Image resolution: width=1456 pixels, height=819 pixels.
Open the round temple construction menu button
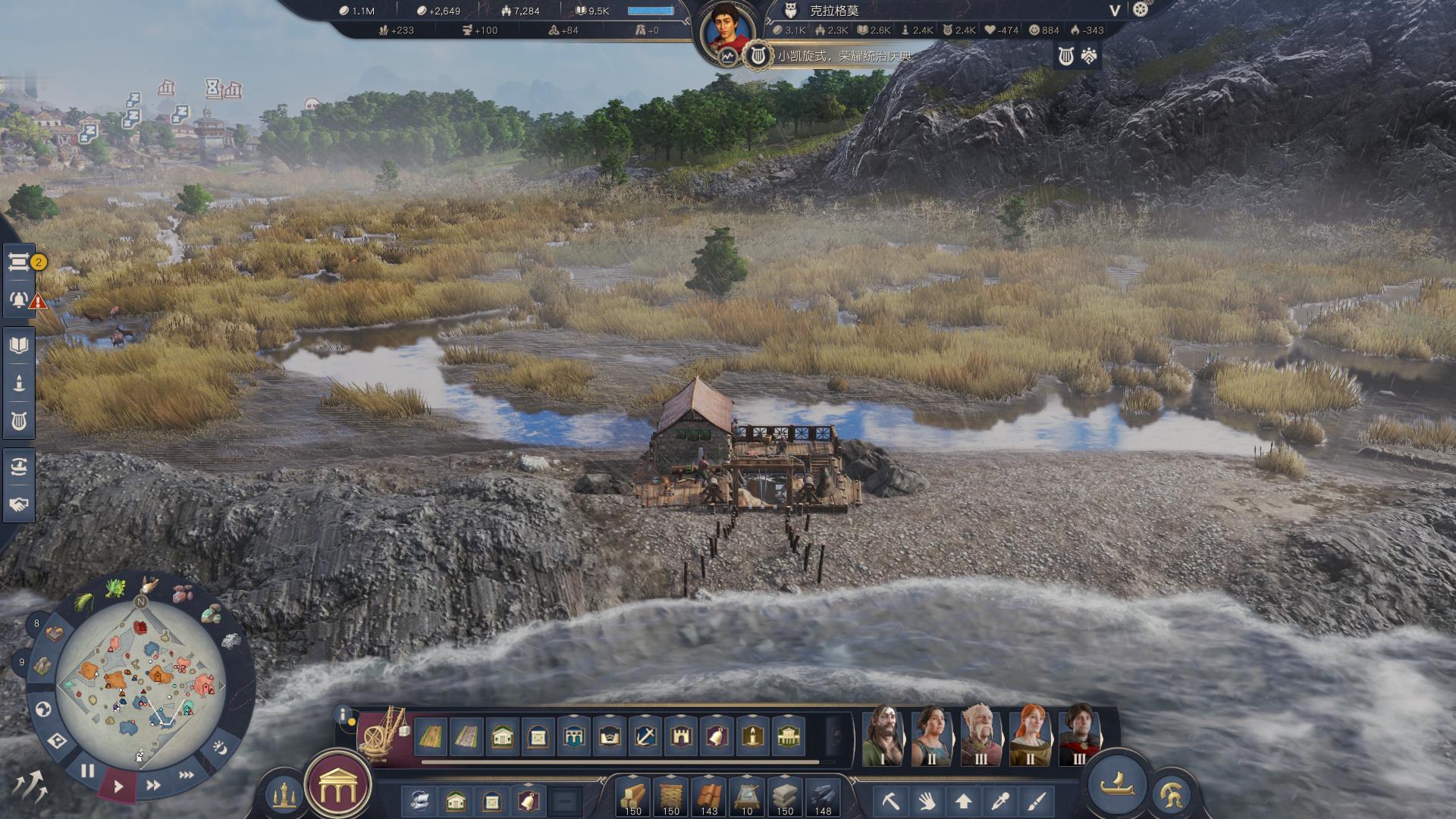[337, 790]
